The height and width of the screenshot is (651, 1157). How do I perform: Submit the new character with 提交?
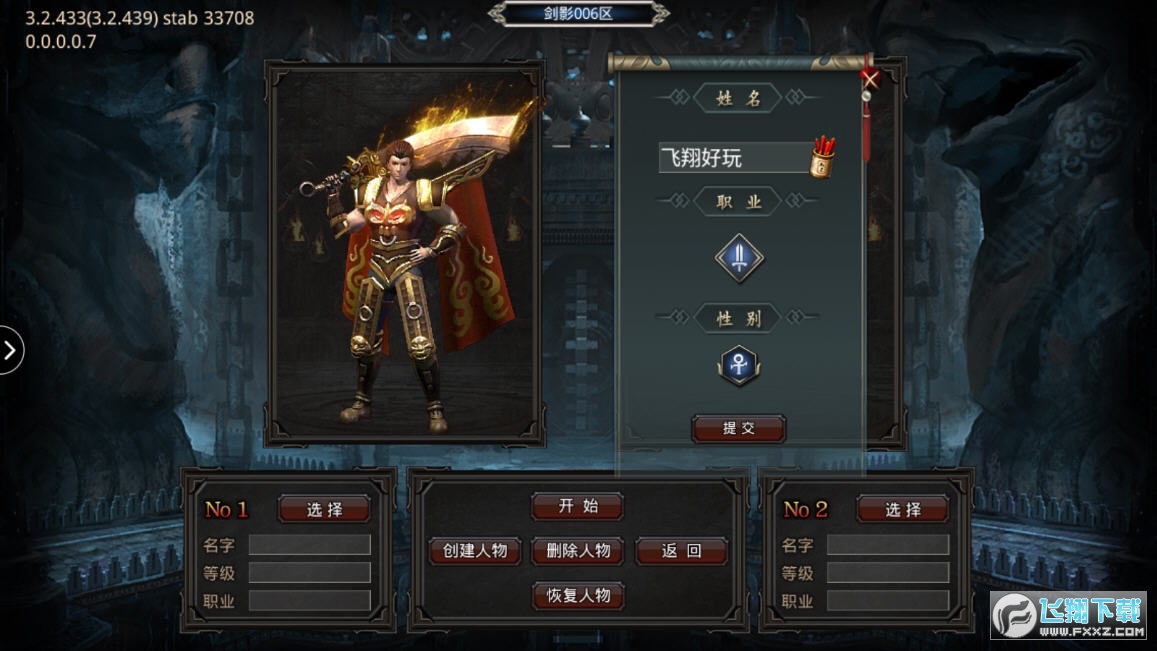739,429
